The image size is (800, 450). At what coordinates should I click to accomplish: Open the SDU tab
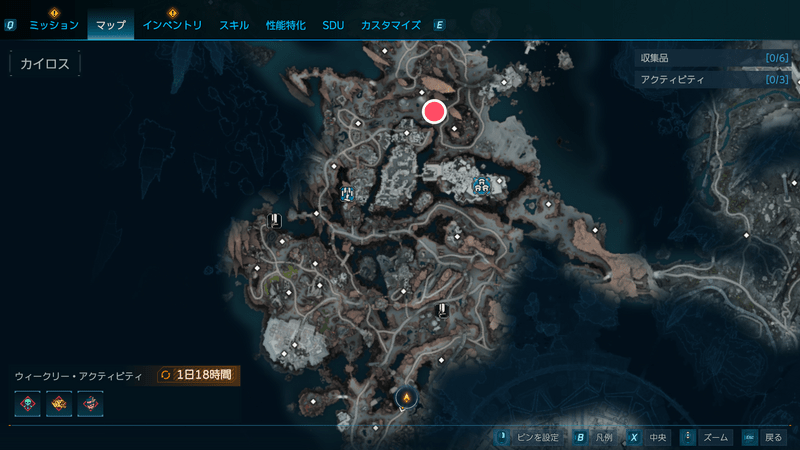tap(333, 25)
